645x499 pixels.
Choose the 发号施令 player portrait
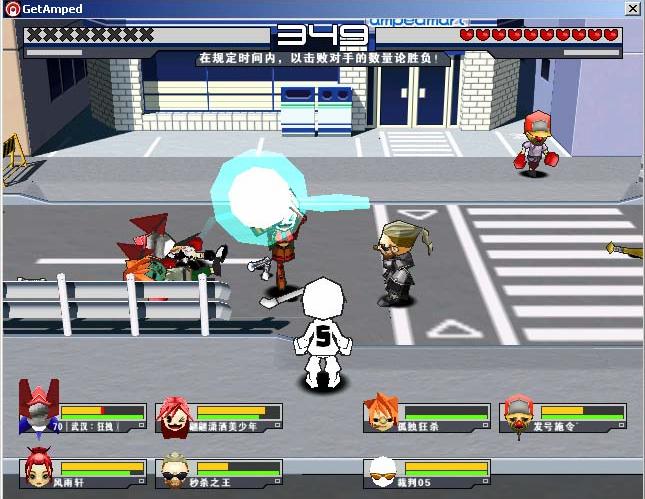(x=516, y=413)
